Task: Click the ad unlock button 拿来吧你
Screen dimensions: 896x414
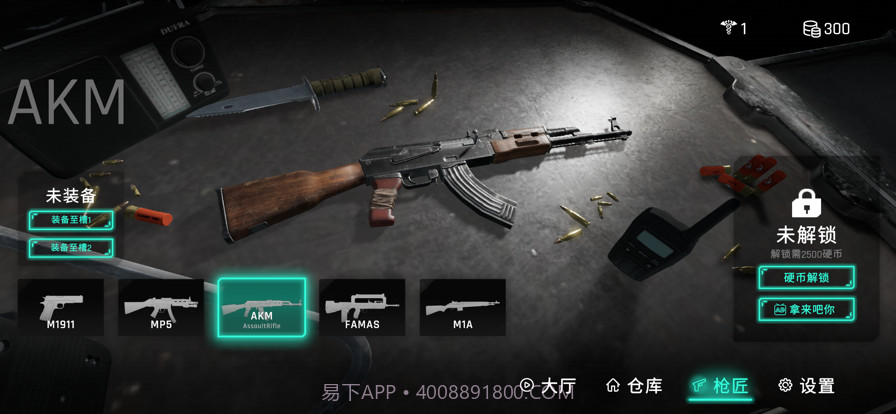Action: point(806,309)
